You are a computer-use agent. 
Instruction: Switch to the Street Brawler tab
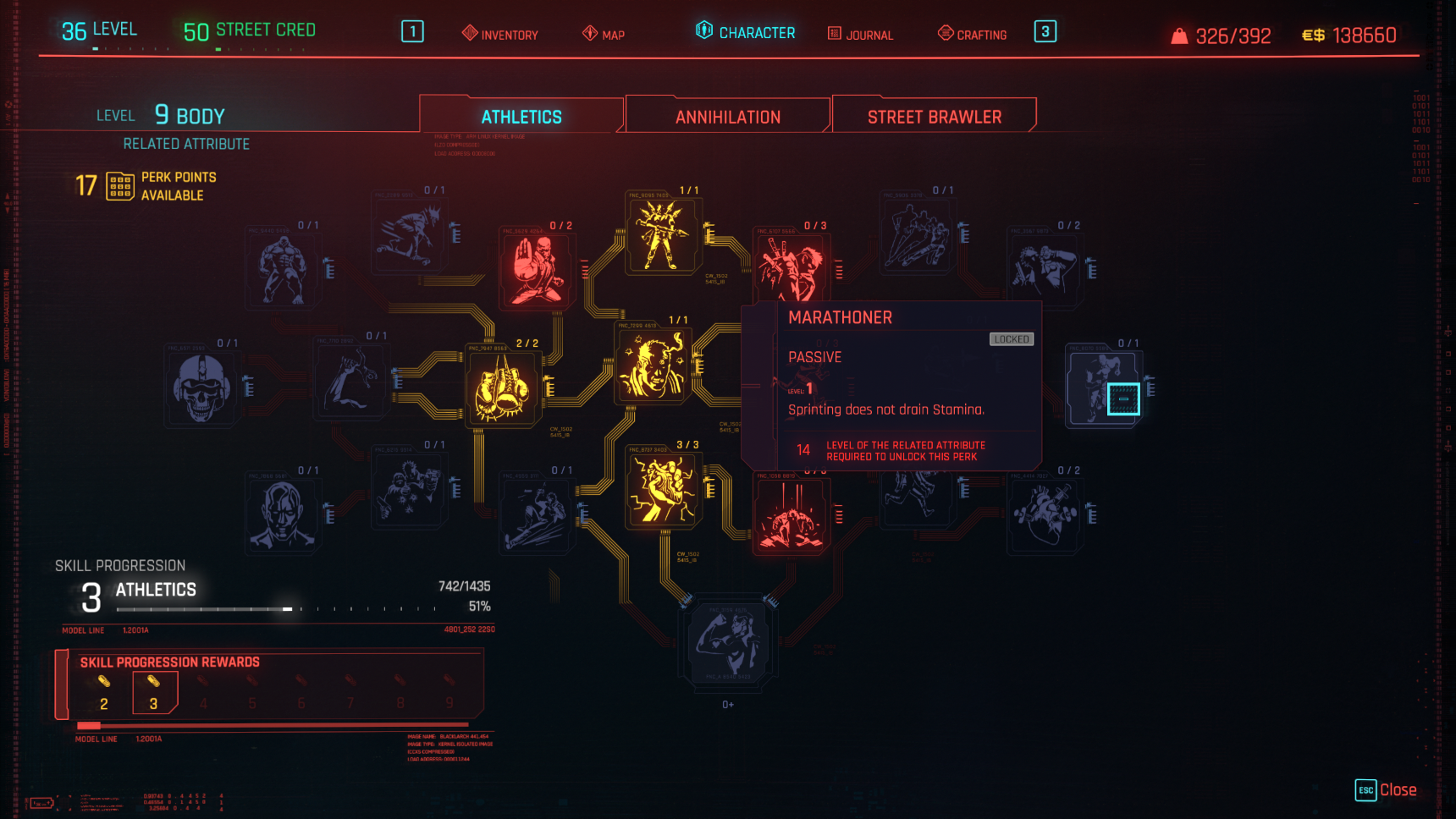[x=935, y=117]
